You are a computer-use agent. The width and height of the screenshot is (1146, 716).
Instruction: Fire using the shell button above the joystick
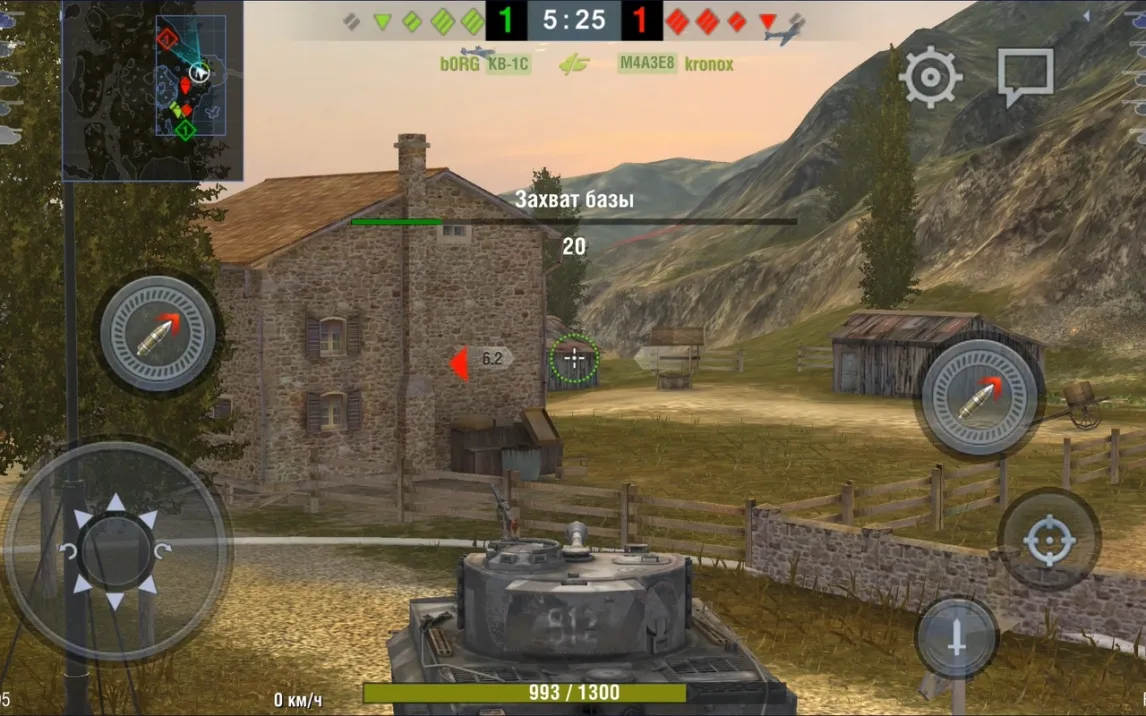point(158,333)
